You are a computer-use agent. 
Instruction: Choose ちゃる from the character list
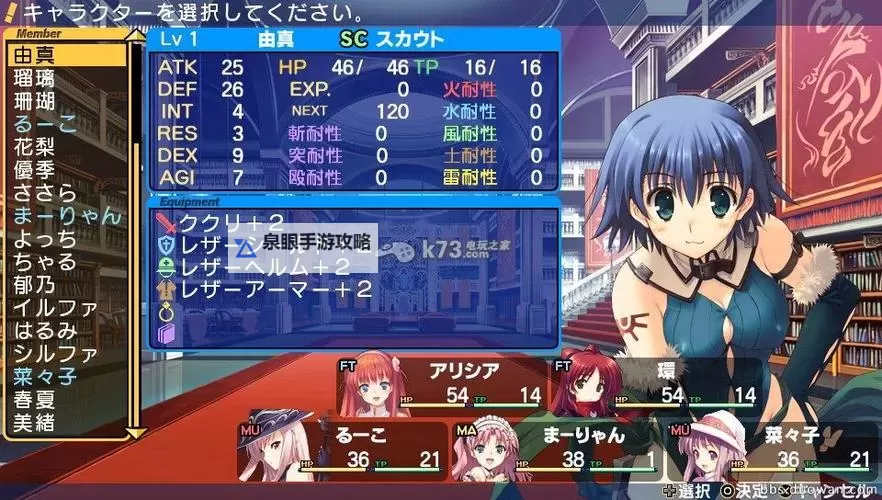point(47,261)
